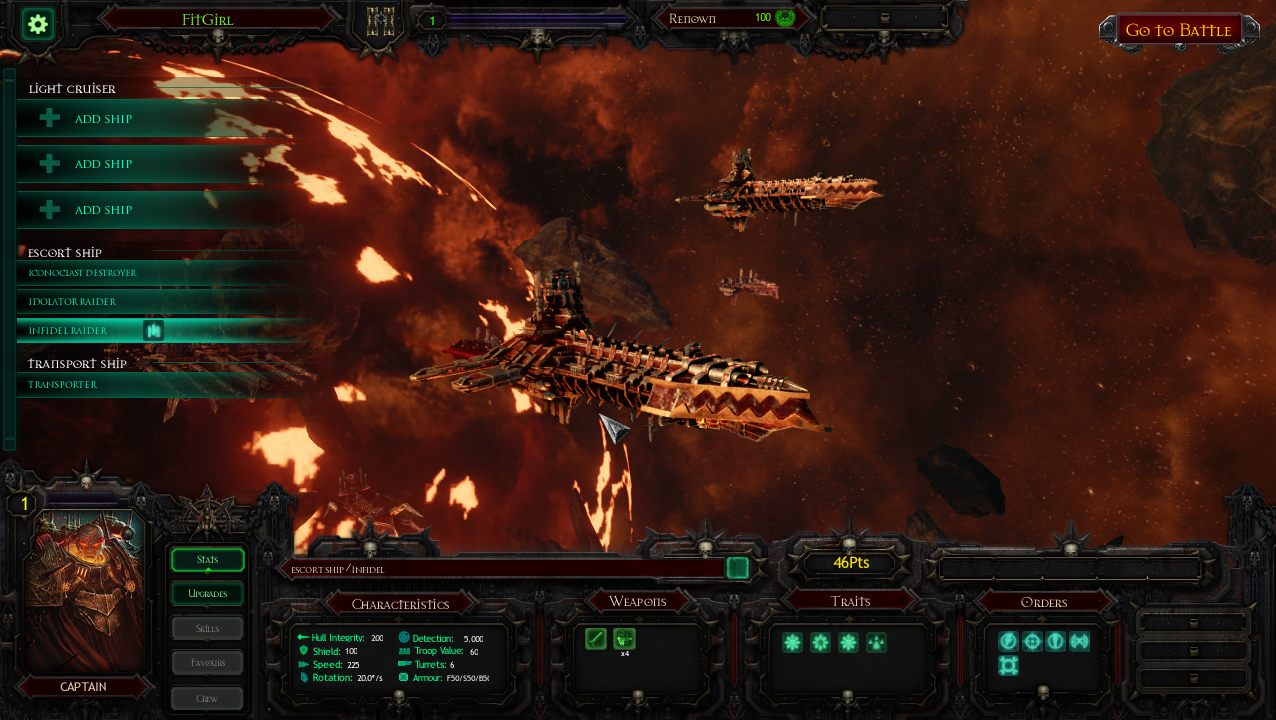Switch to the Favours tab
The image size is (1276, 720).
(x=207, y=663)
